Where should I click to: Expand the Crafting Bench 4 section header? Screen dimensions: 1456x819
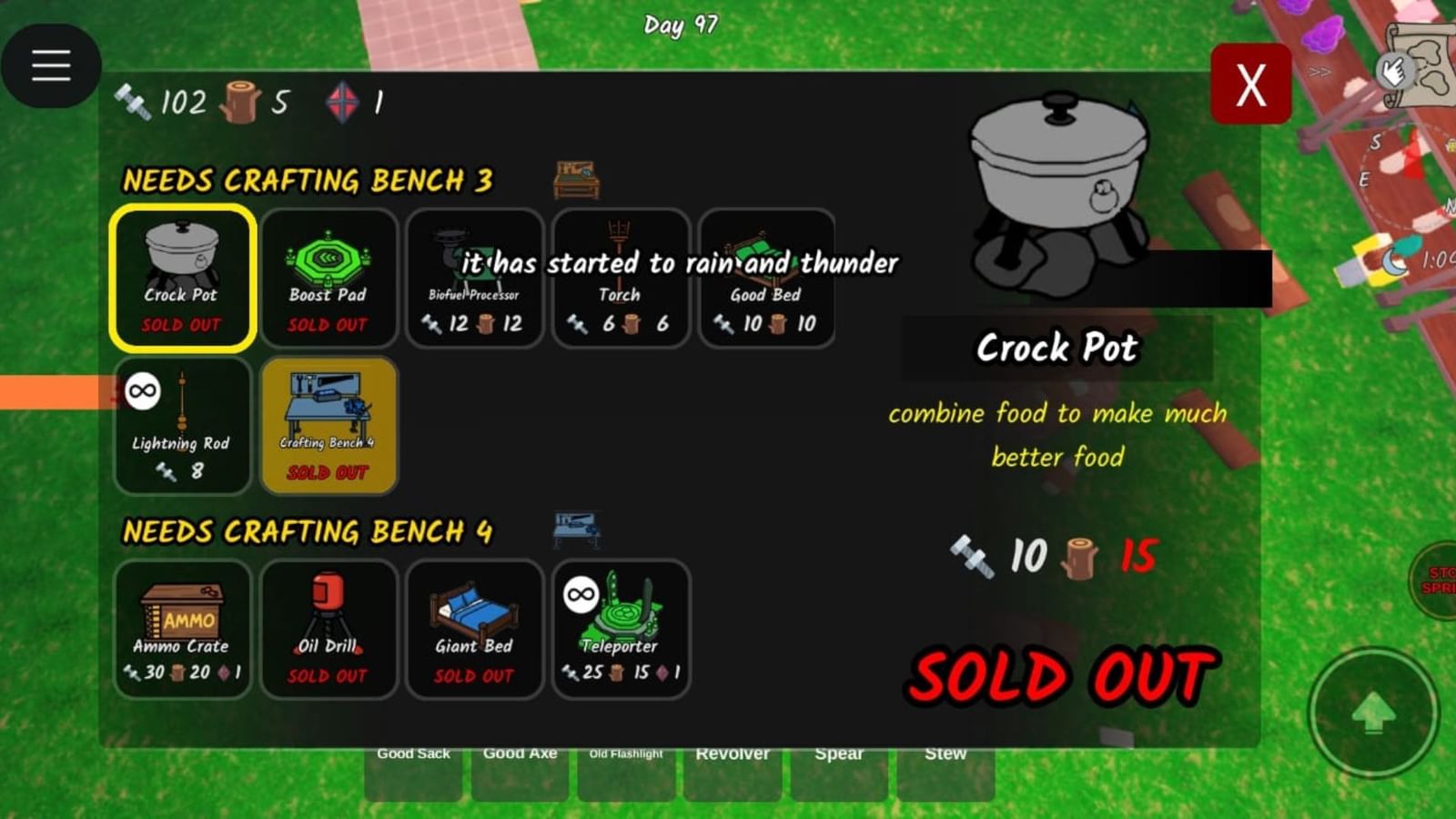309,531
